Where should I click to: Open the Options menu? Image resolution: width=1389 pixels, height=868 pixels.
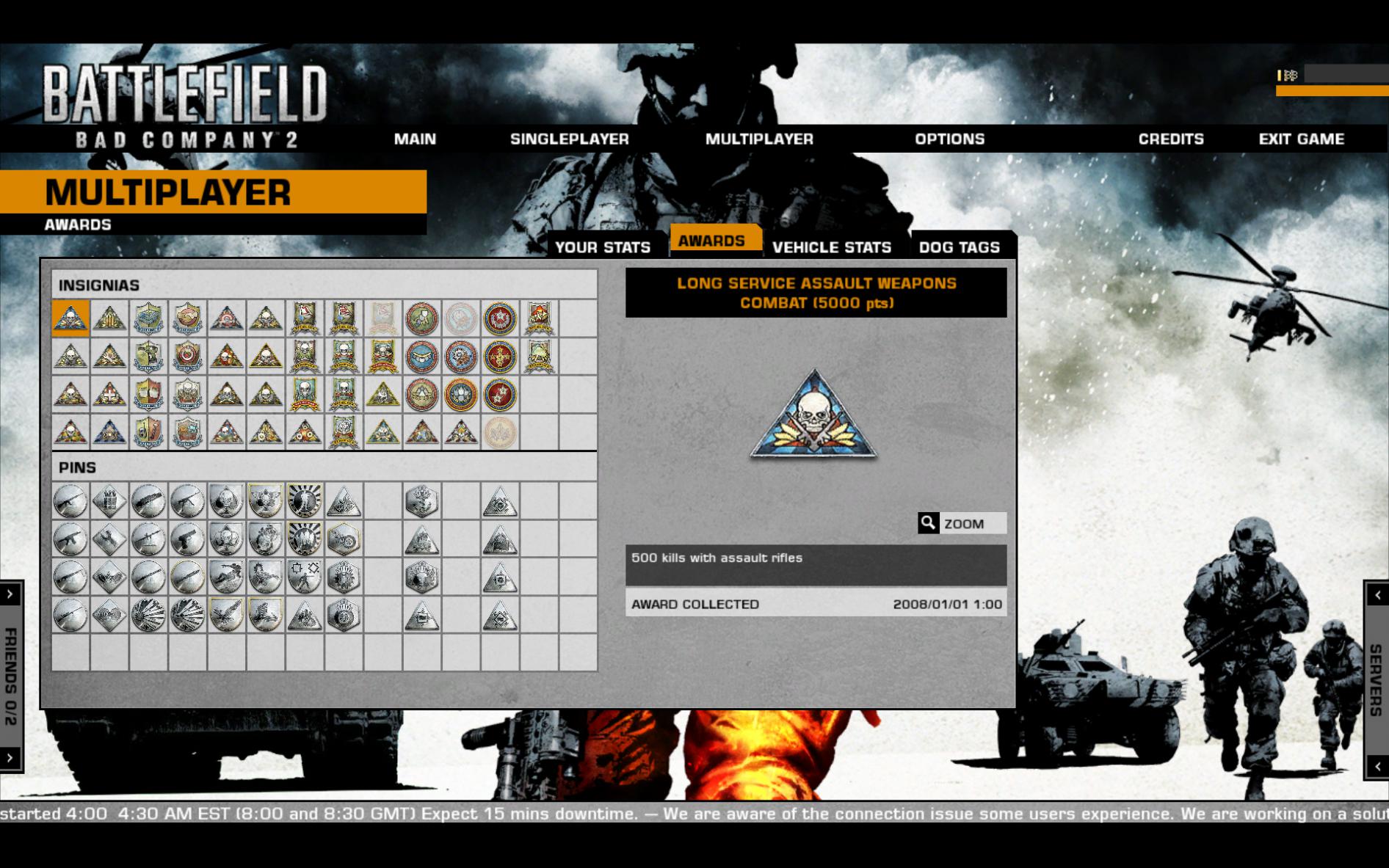pos(950,139)
